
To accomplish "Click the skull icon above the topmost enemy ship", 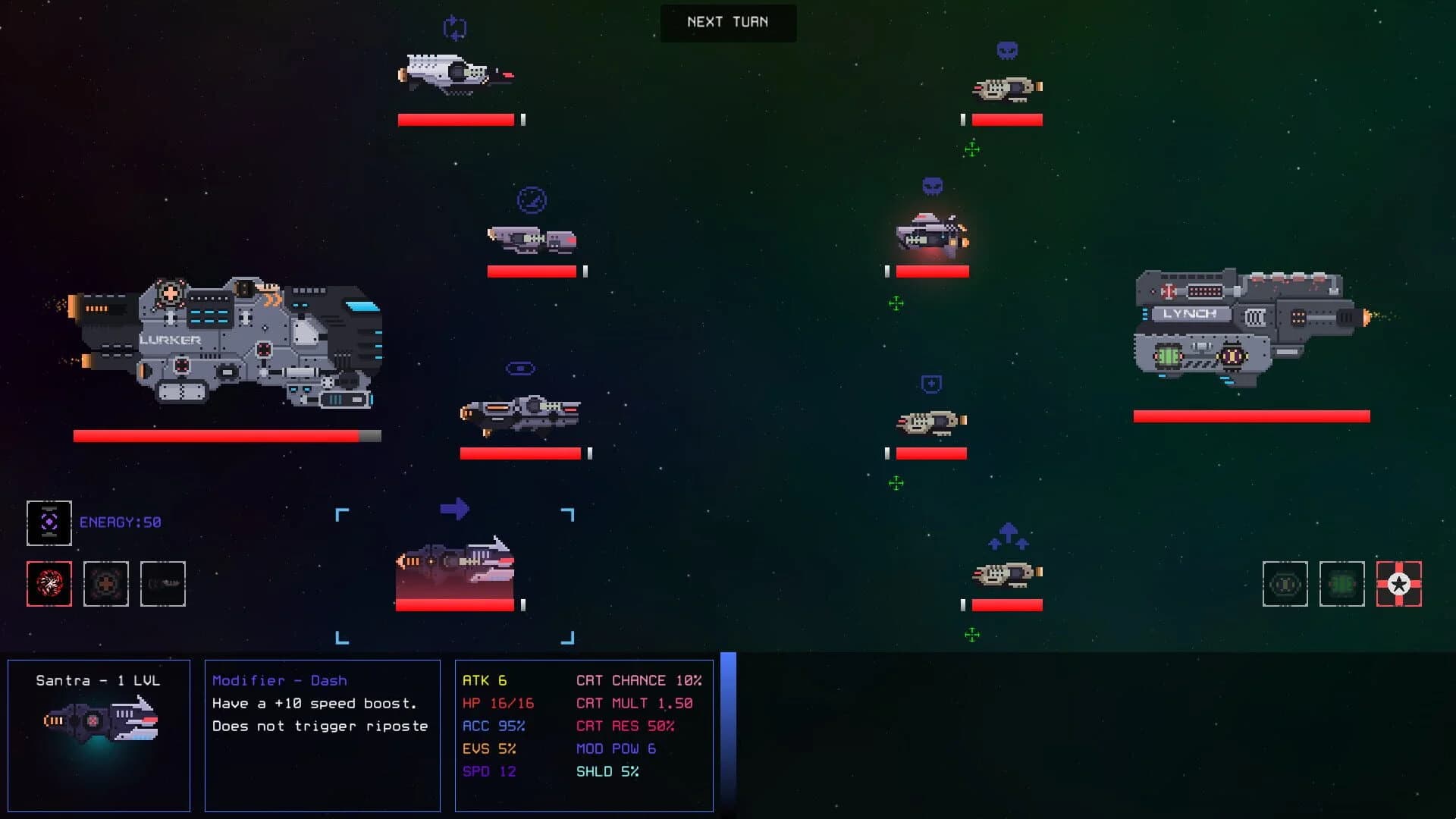I will [1006, 48].
